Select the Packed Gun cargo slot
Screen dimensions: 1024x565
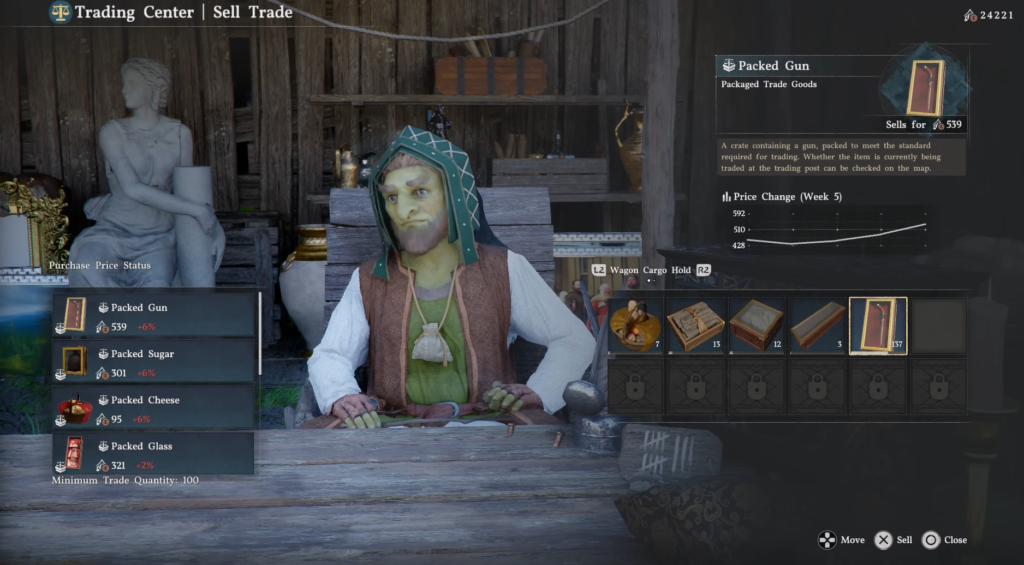pyautogui.click(x=878, y=326)
